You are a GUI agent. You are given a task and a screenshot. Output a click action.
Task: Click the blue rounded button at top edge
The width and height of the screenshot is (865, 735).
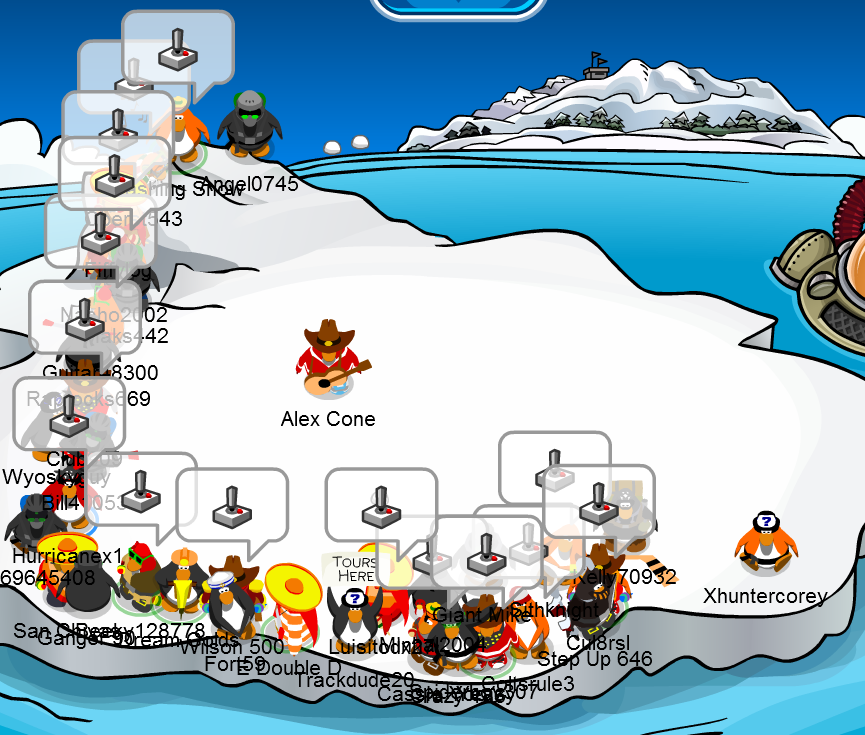tap(459, 6)
